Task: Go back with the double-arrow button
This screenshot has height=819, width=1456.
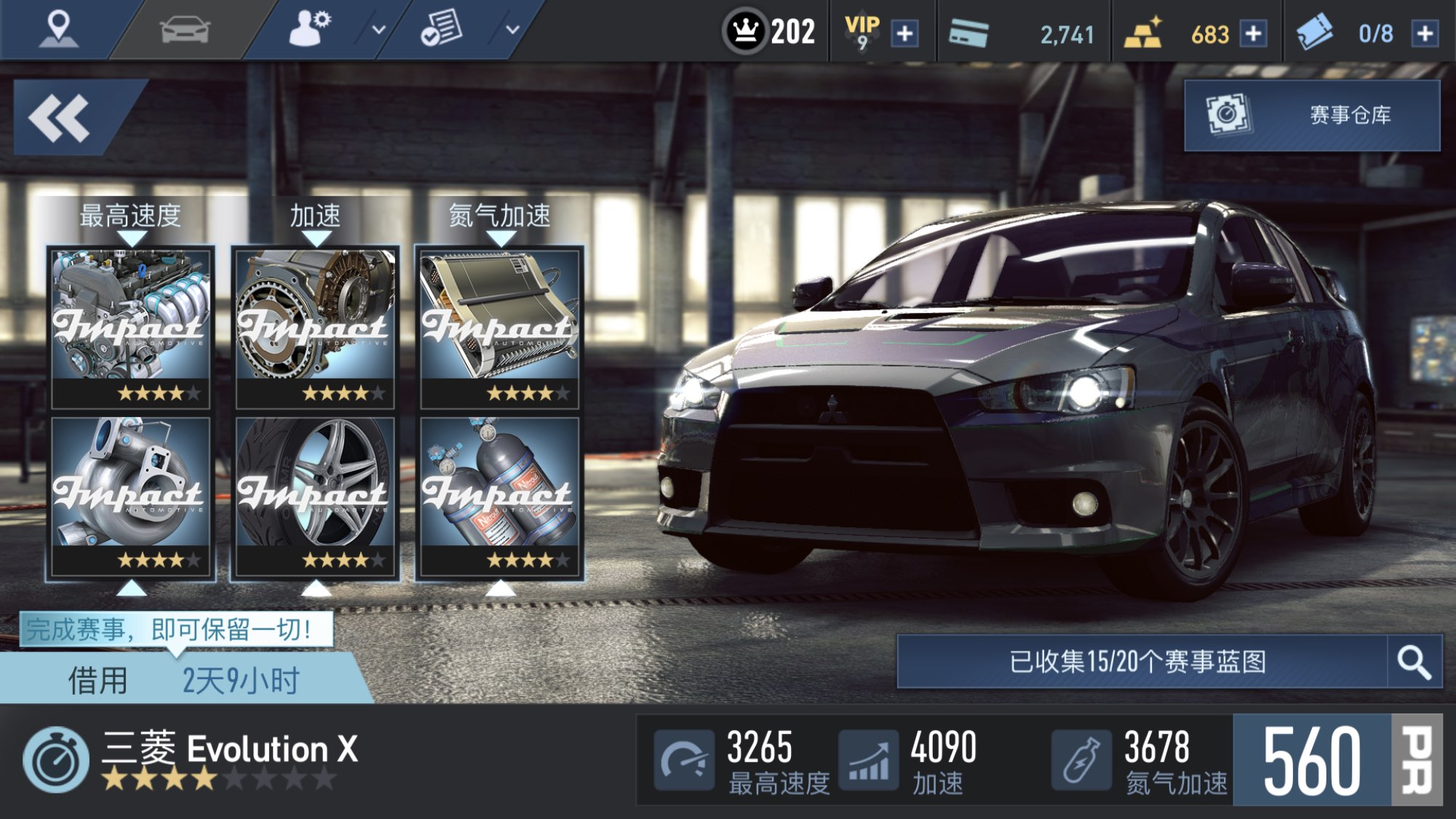Action: click(61, 118)
